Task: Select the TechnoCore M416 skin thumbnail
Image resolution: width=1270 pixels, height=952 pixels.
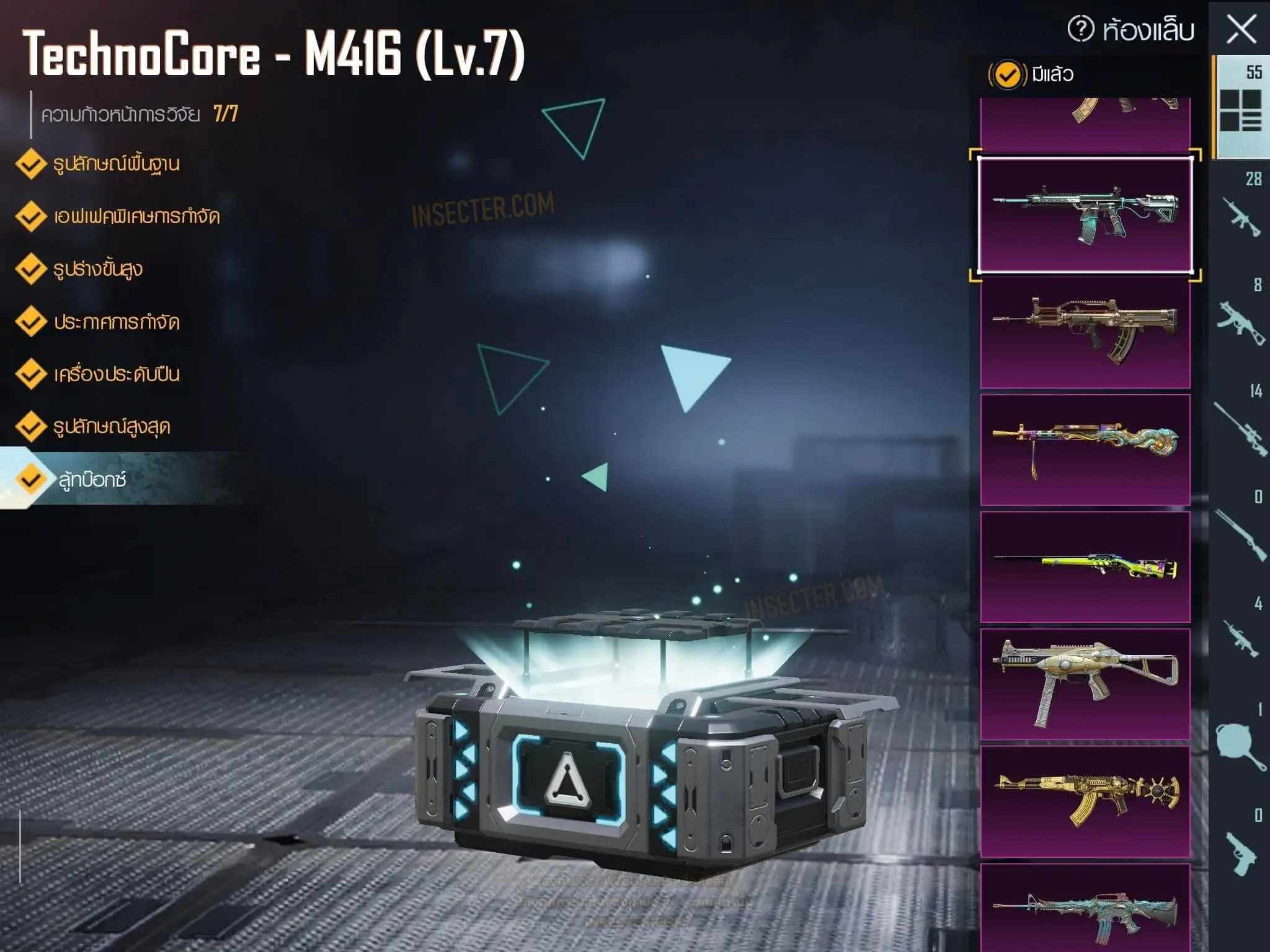Action: (x=1085, y=214)
